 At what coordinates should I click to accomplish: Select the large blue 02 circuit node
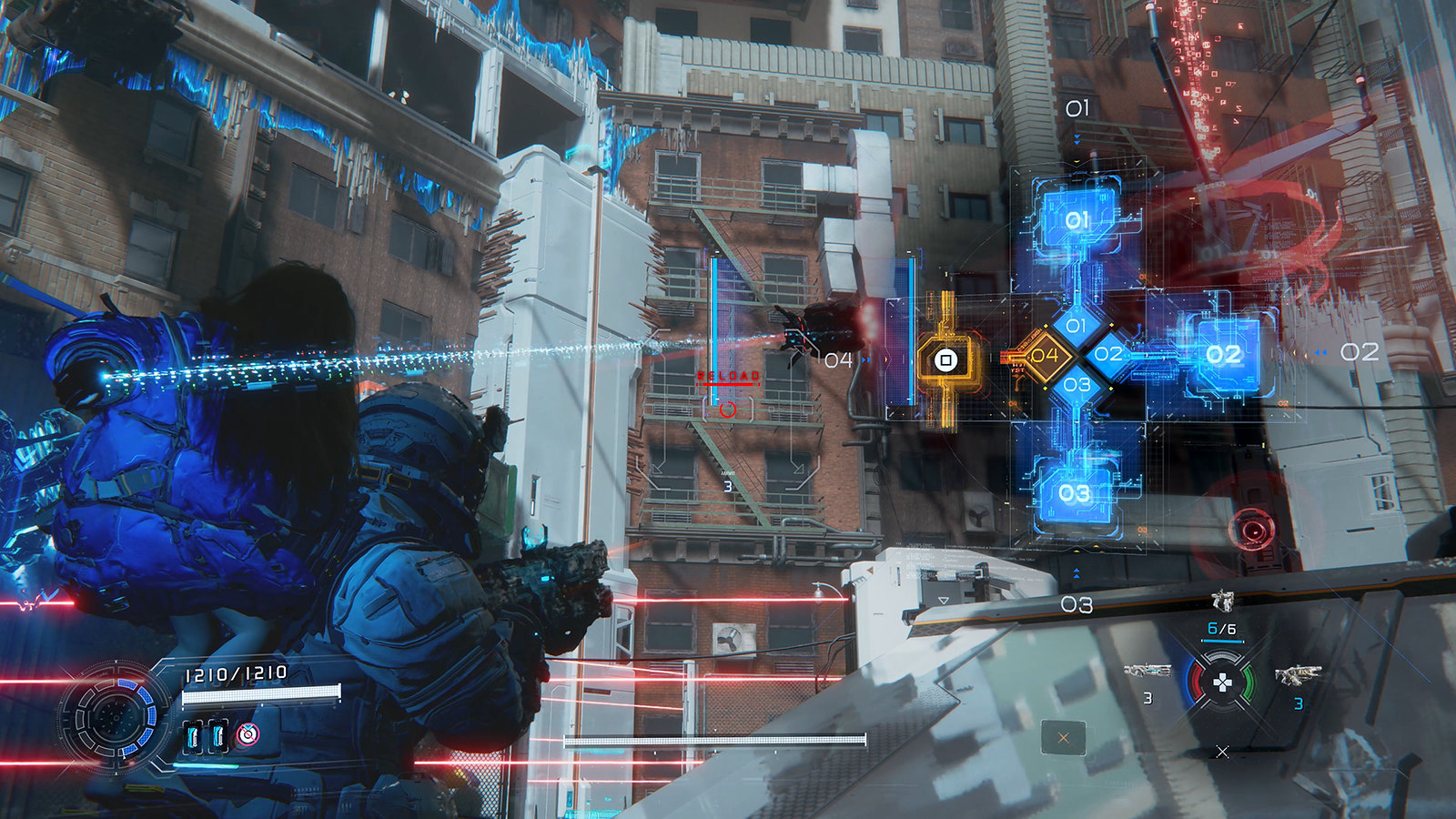point(1223,354)
